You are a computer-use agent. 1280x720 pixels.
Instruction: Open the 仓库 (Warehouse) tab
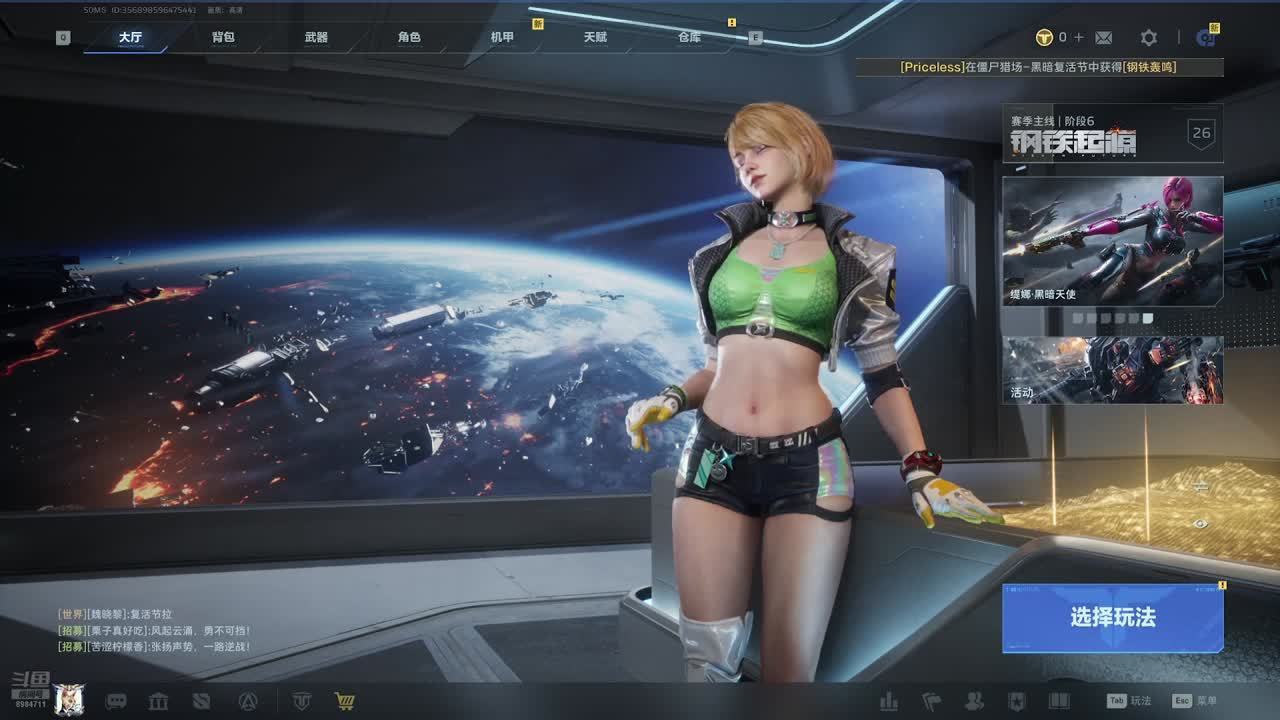tap(689, 38)
